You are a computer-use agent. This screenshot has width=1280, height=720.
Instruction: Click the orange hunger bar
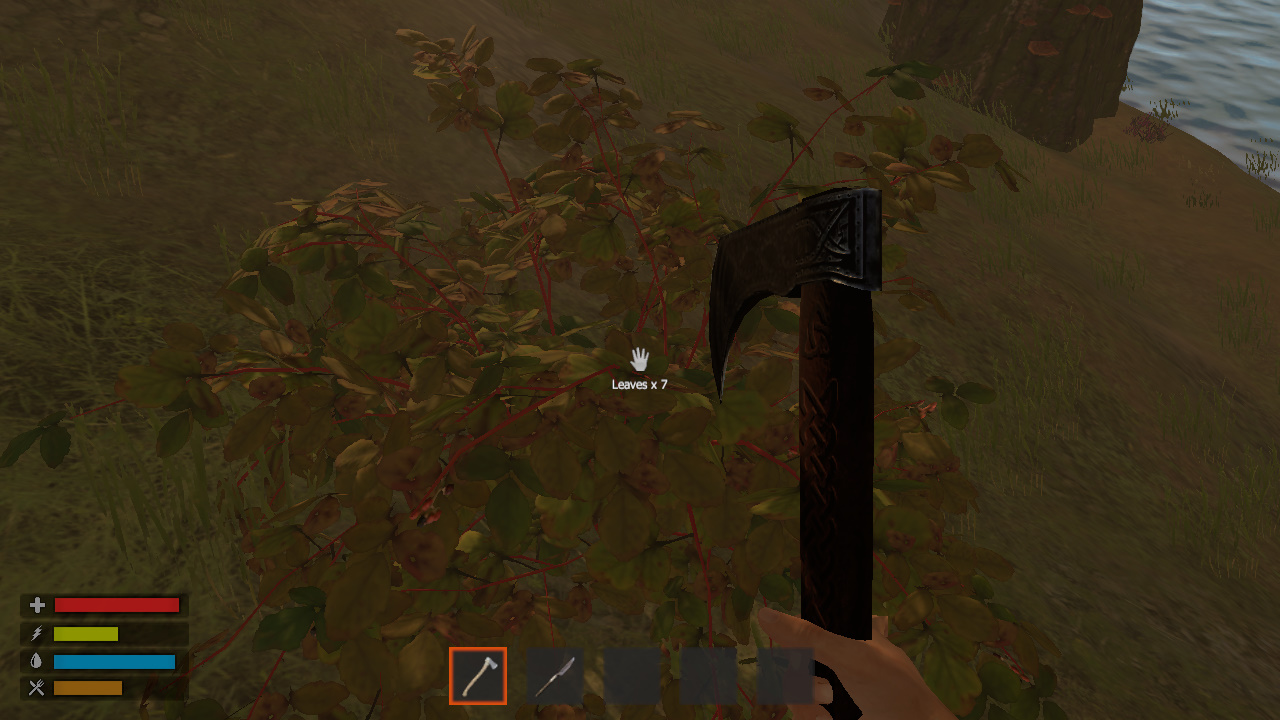coord(87,687)
